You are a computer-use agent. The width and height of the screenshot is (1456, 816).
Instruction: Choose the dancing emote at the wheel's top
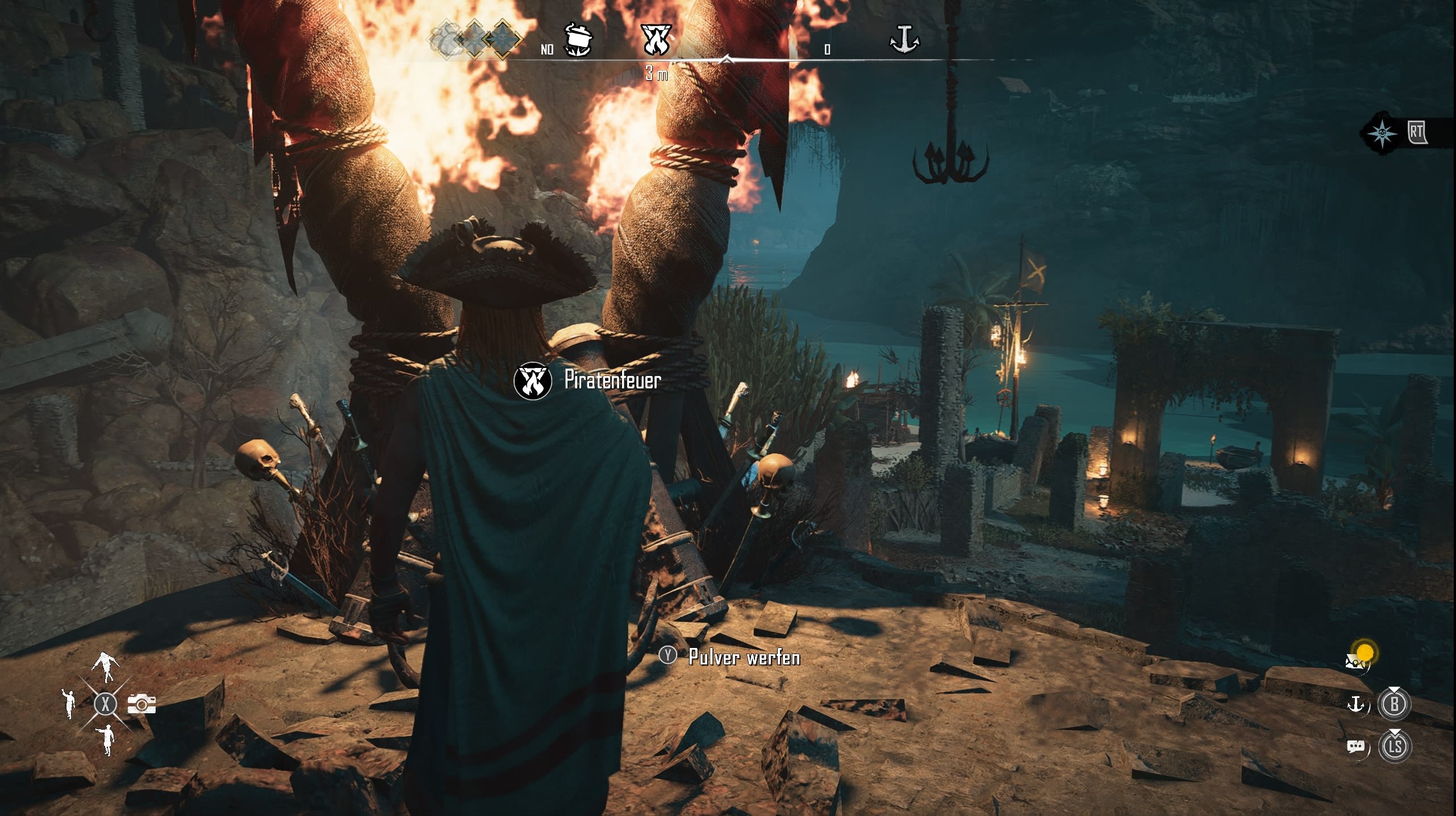(x=106, y=666)
